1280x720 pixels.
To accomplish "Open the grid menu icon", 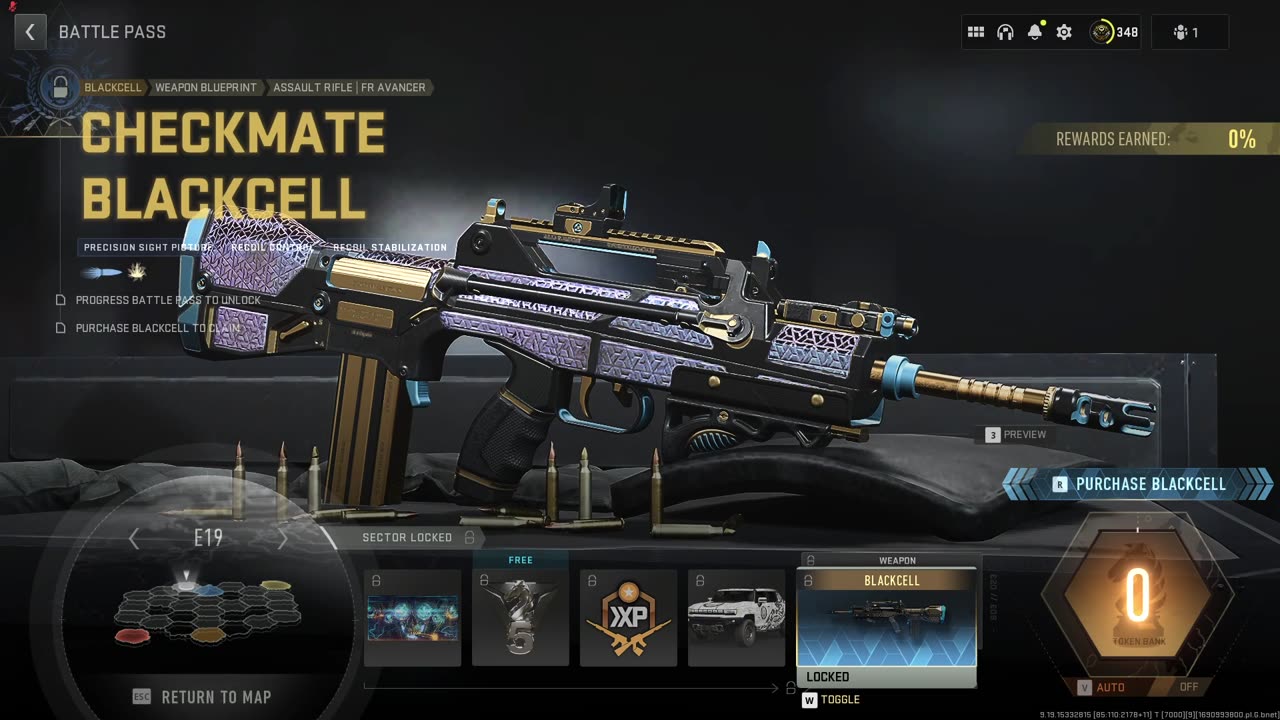I will pos(976,32).
